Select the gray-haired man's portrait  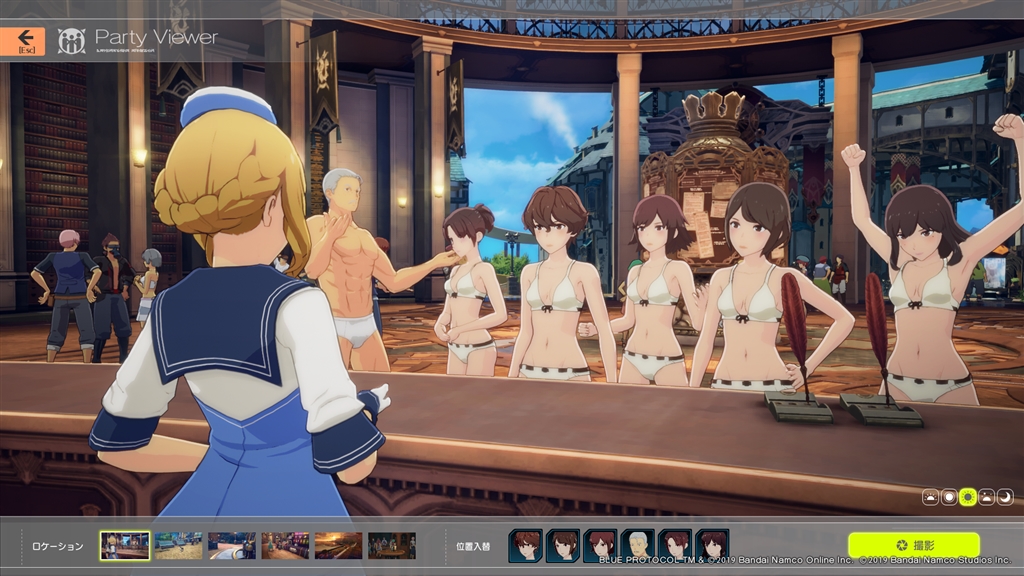coord(637,545)
